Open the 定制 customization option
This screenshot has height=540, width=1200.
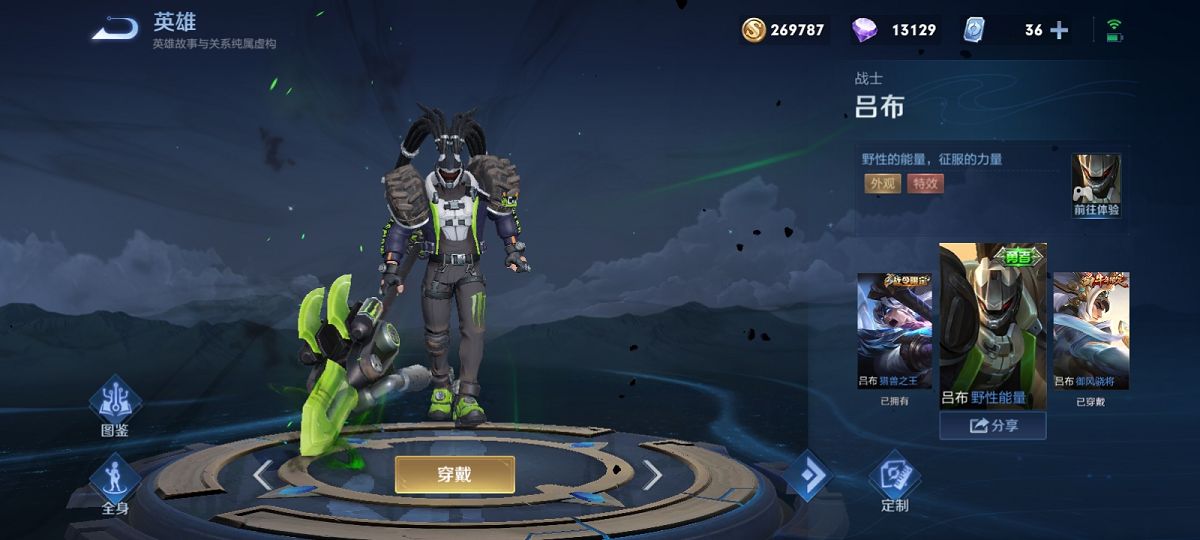pyautogui.click(x=894, y=480)
